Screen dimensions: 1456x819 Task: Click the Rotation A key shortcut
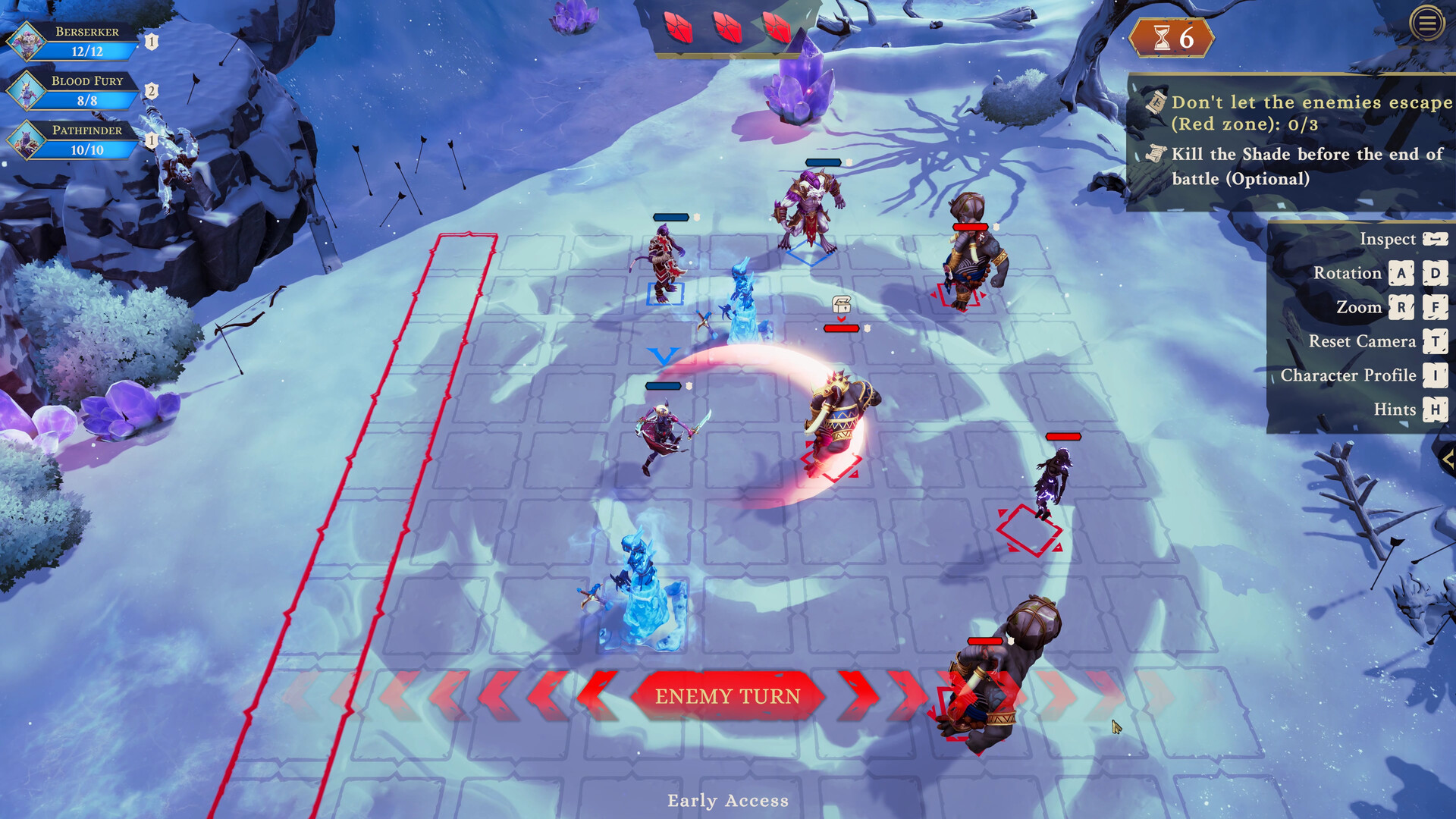[x=1401, y=274]
